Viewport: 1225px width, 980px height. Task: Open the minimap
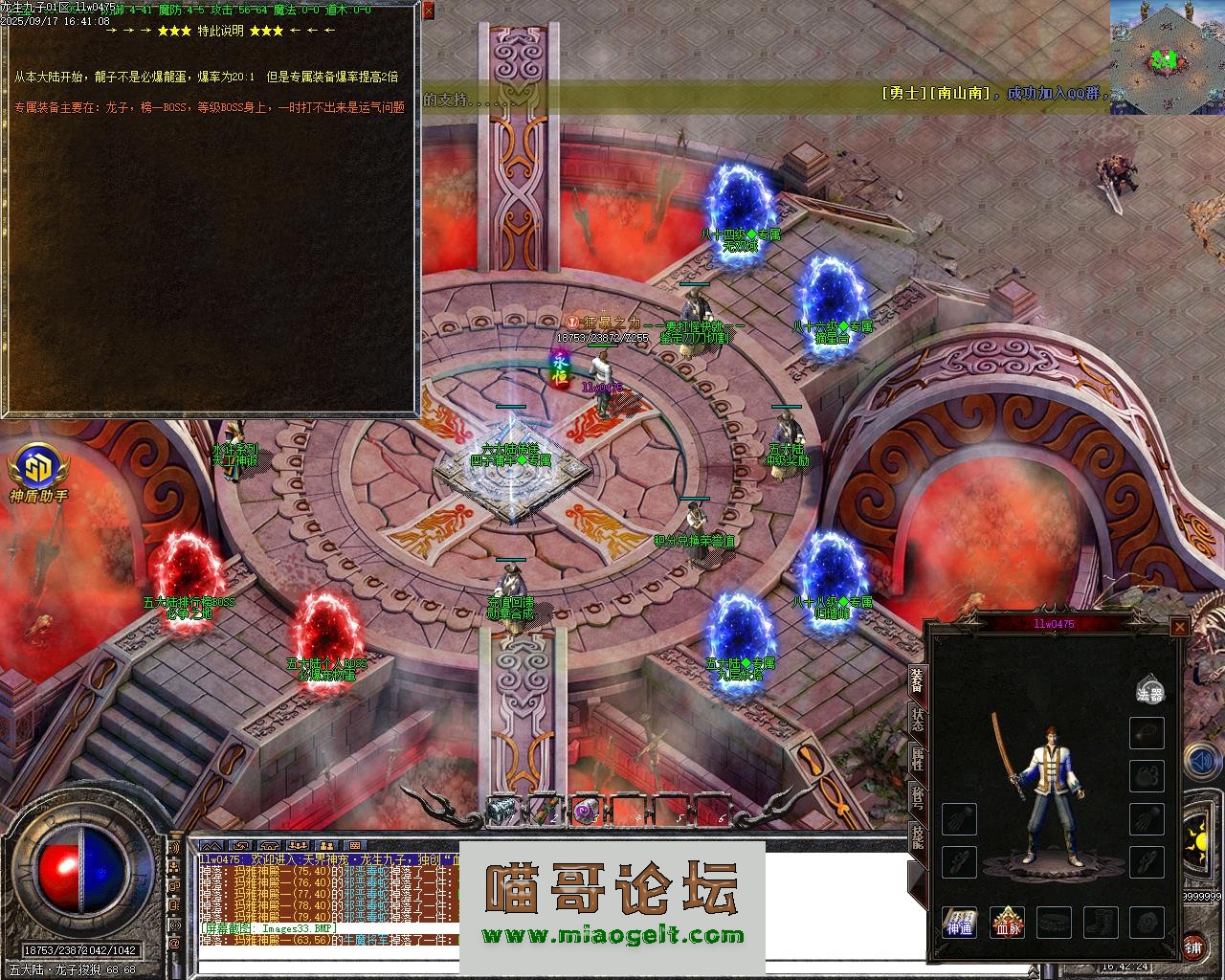[1167, 57]
